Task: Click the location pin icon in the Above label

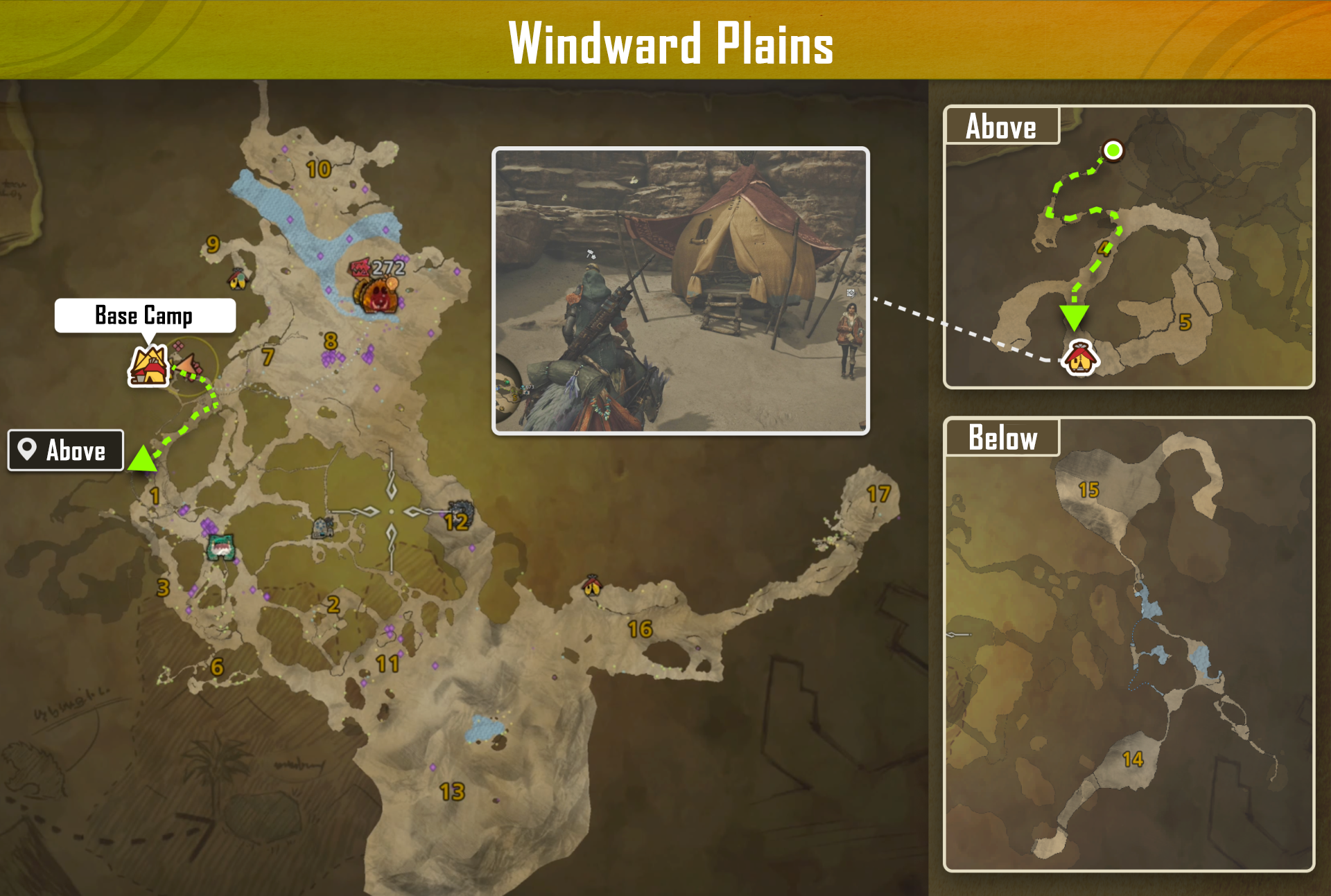Action: pos(26,450)
